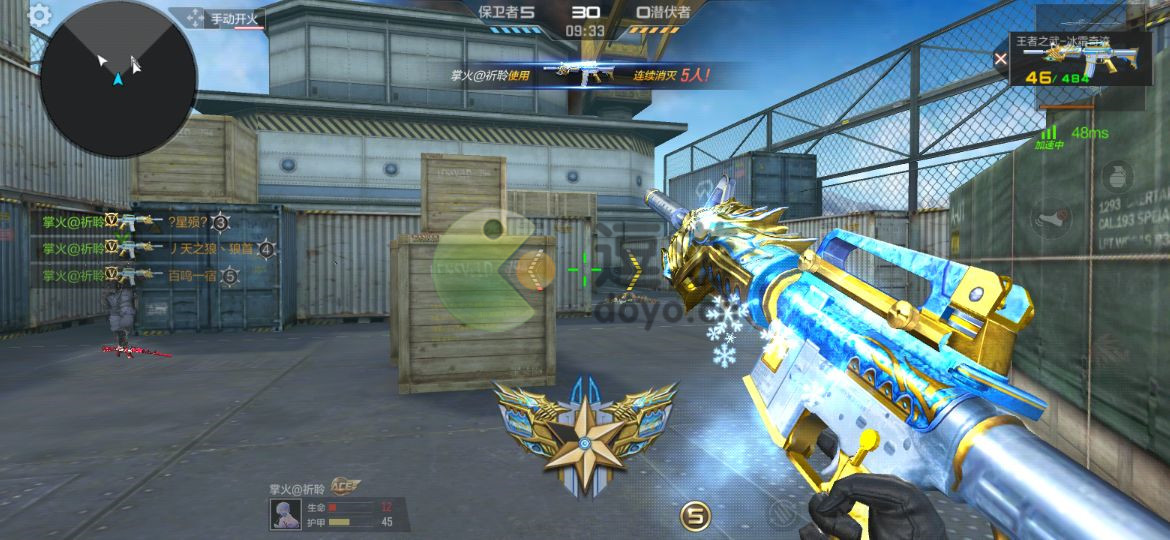This screenshot has width=1170, height=540.
Task: Tap the circular minimap radar
Action: [x=118, y=78]
